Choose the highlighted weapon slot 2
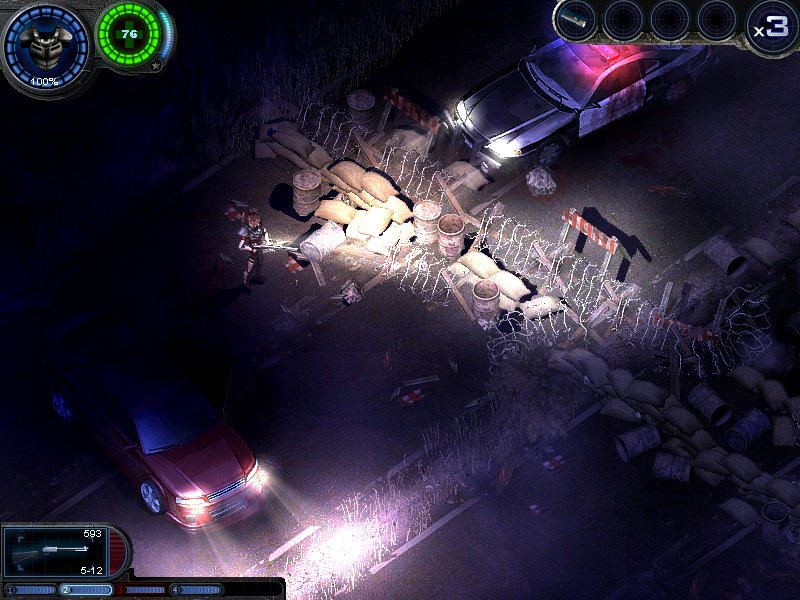Viewport: 800px width, 600px height. pos(85,590)
